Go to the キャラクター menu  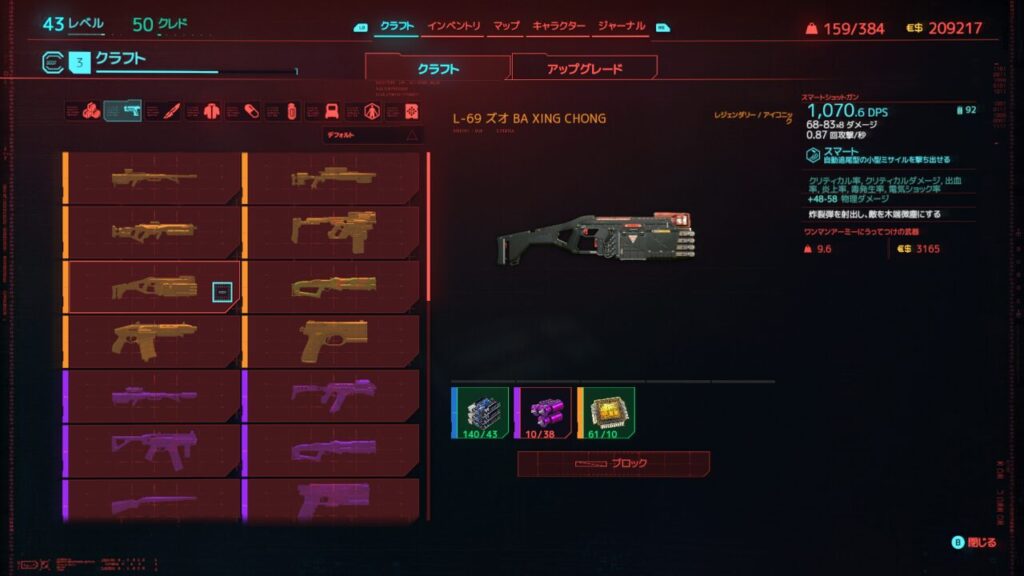point(558,25)
